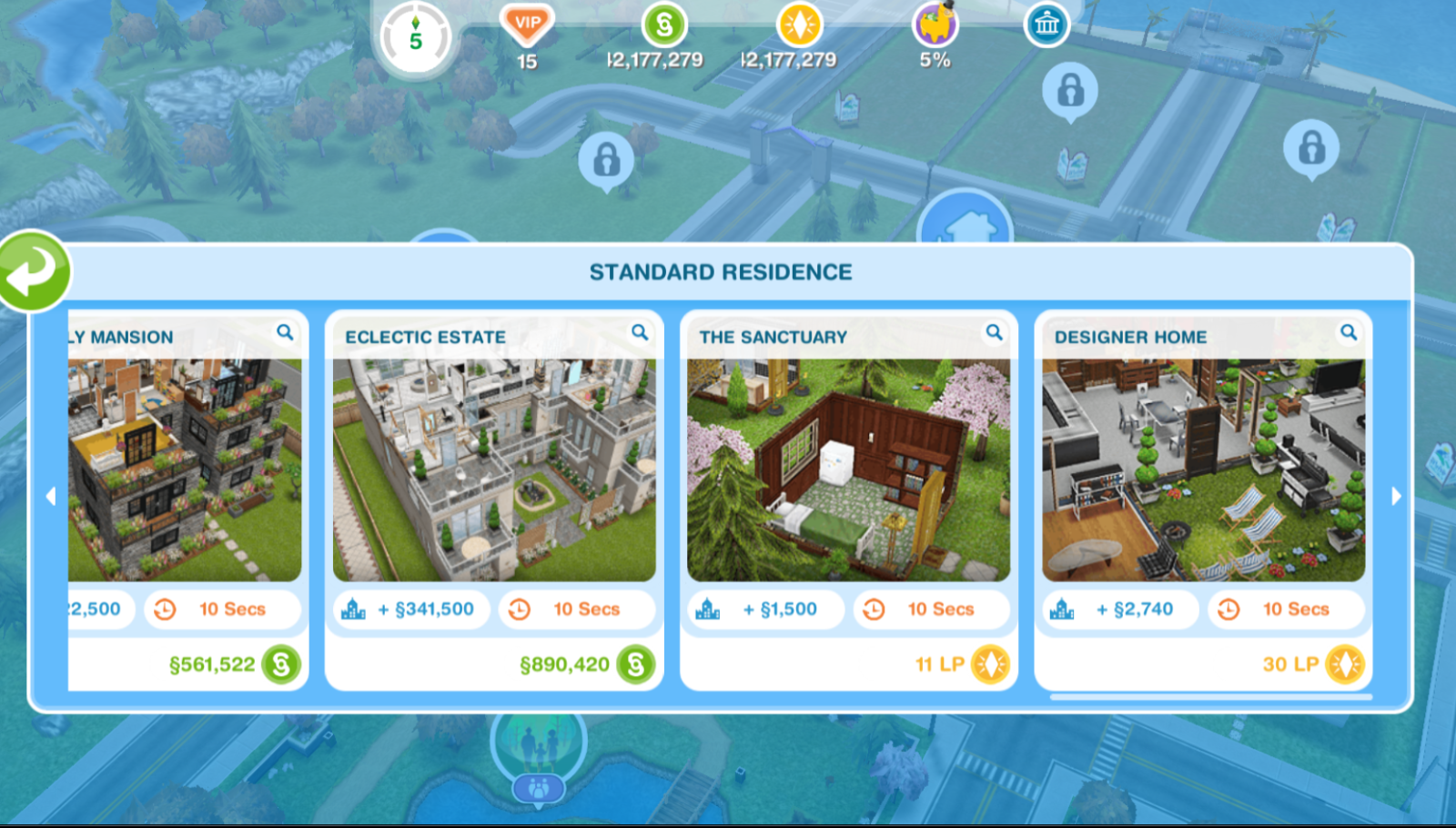Open the magnifier on the Mansion card

coord(285,333)
